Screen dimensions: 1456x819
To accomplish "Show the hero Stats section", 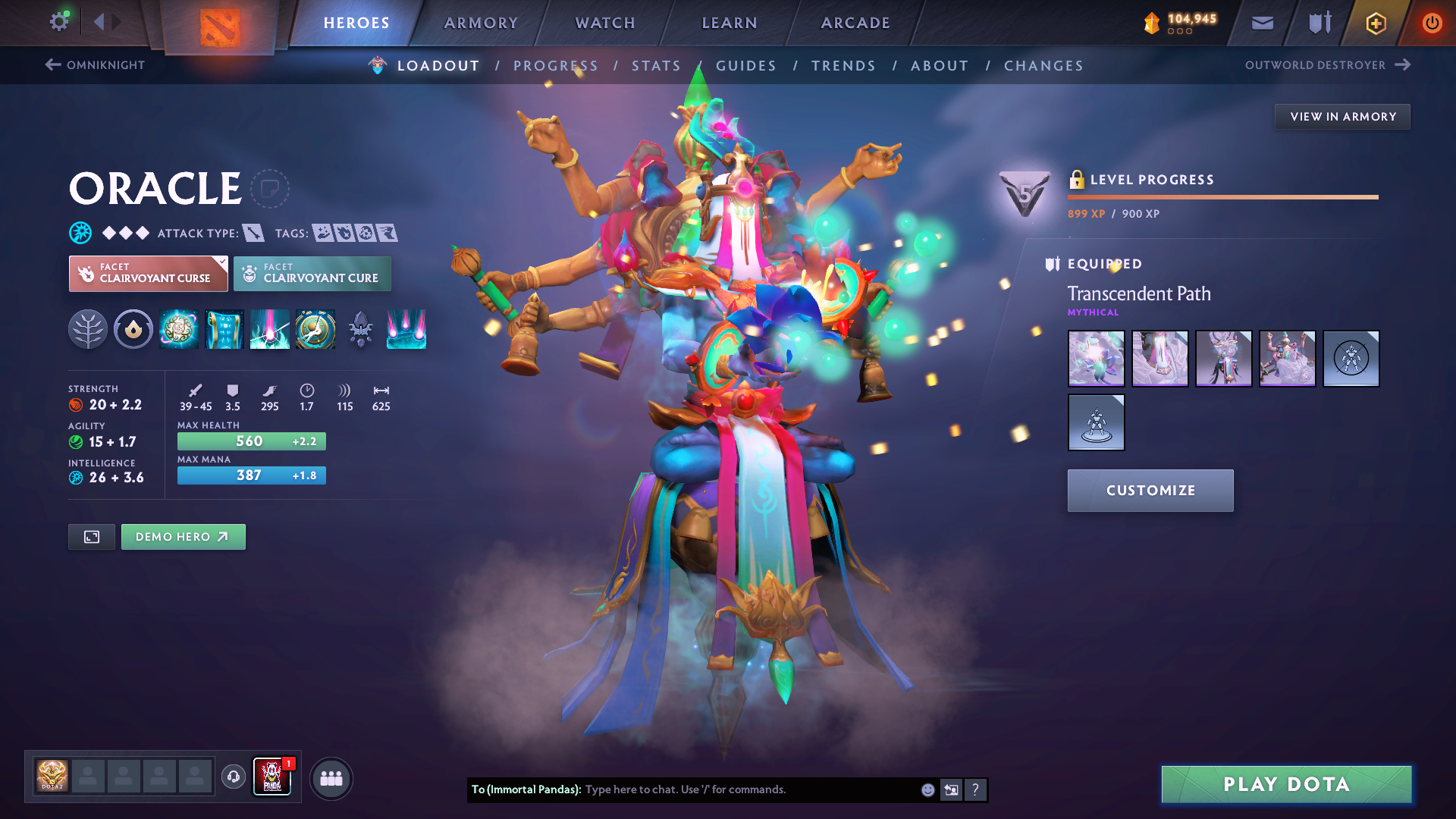I will 656,66.
